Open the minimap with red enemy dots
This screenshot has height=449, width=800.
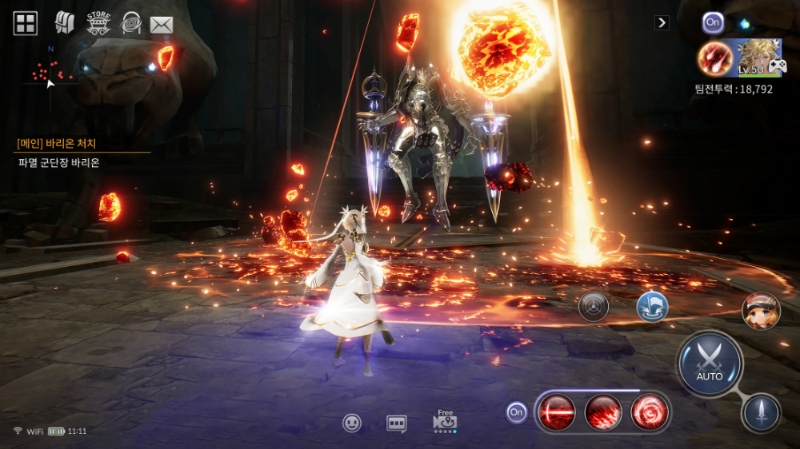pos(50,68)
